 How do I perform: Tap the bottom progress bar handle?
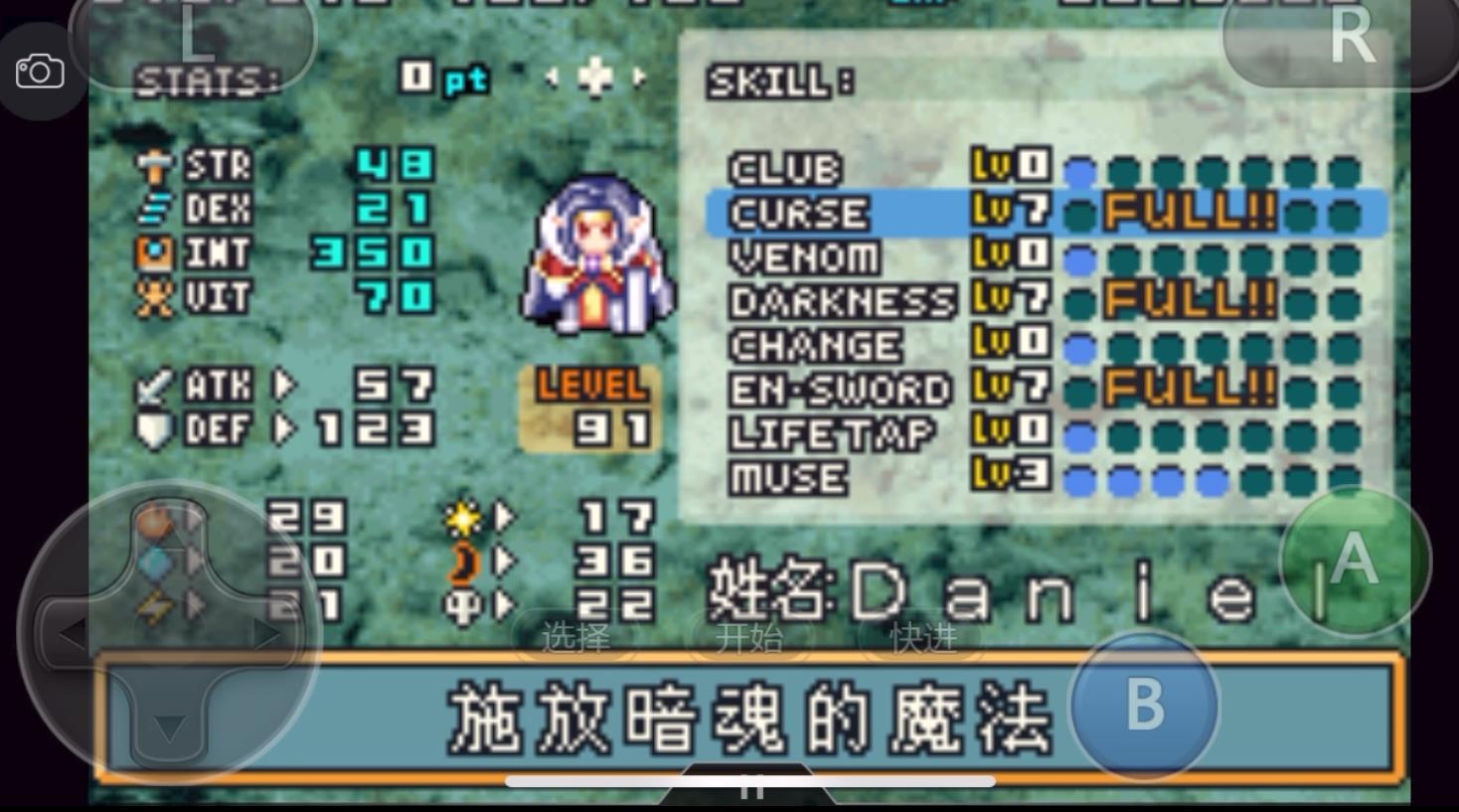pyautogui.click(x=750, y=784)
